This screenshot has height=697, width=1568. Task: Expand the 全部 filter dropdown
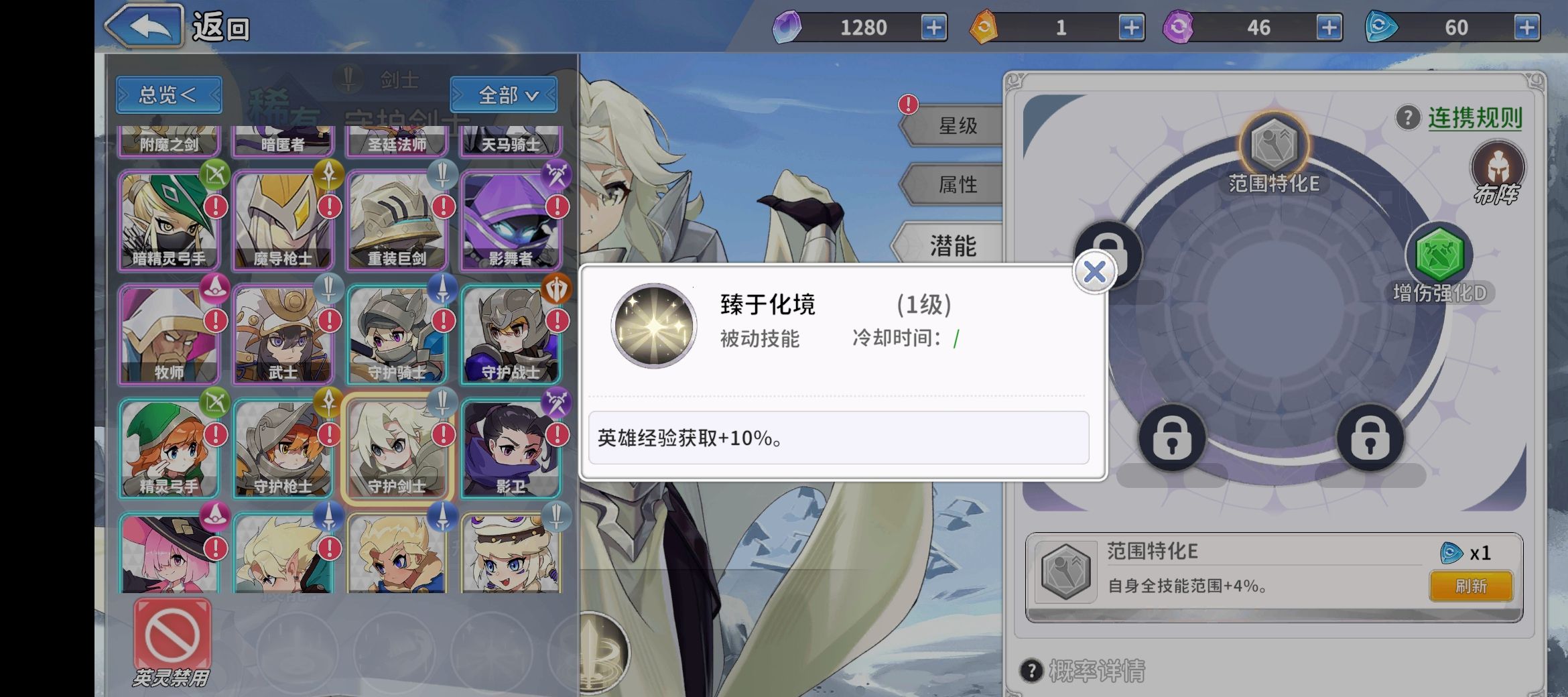pos(505,95)
